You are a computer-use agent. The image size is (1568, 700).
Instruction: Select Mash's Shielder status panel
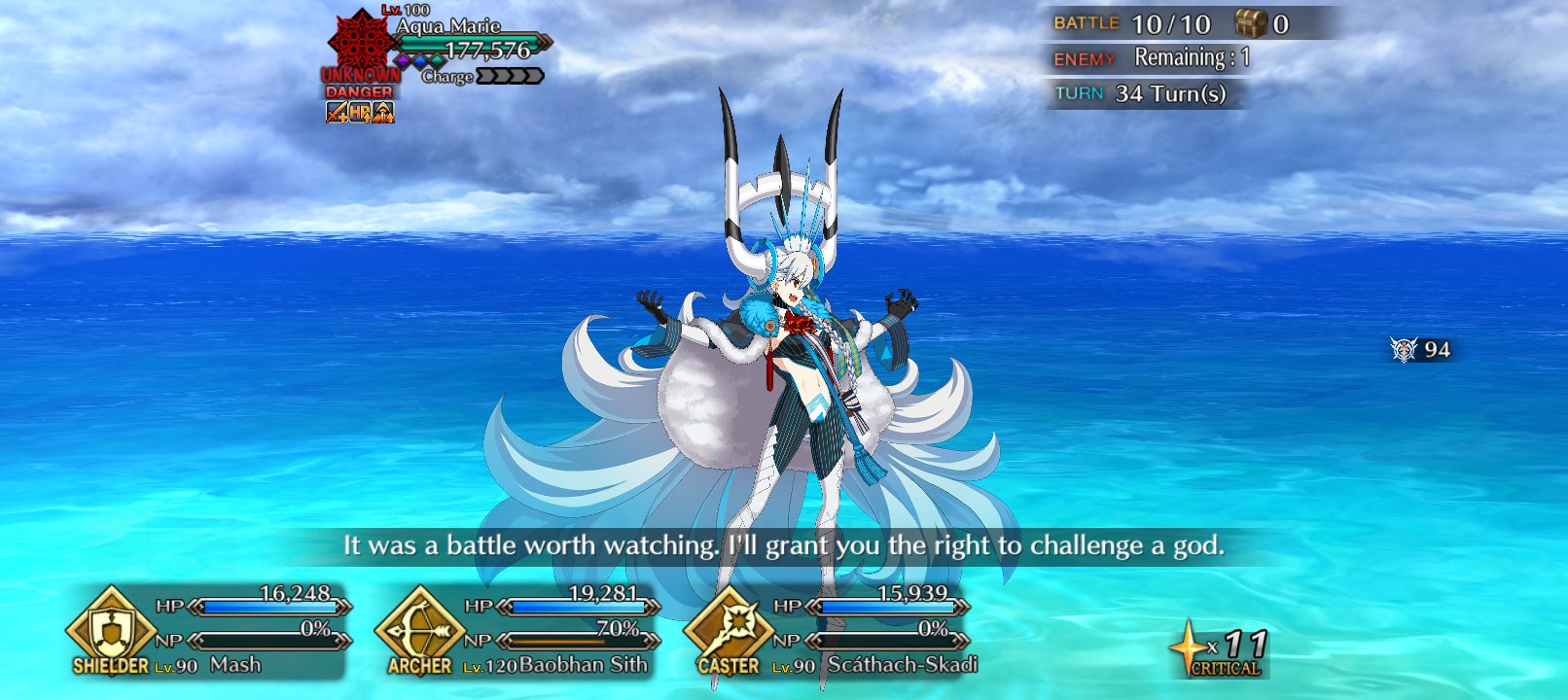tap(209, 633)
